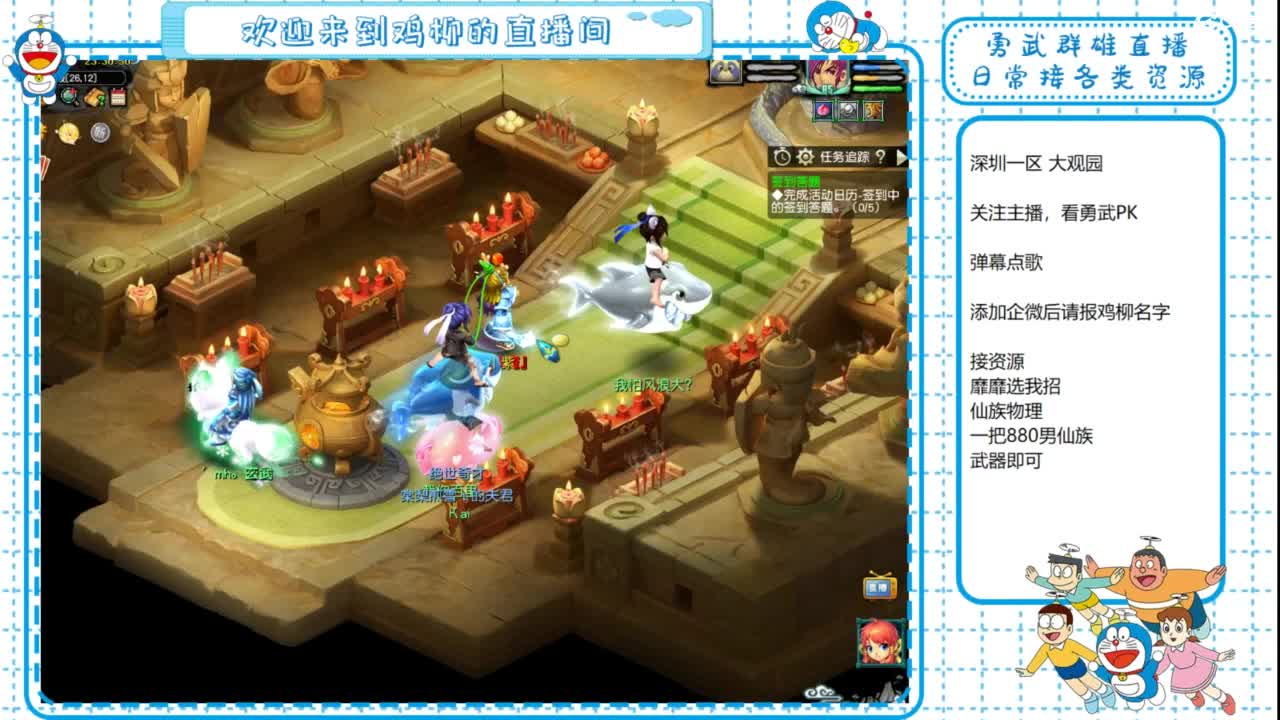Click the tiger summon icon in the quick bar
Viewport: 1280px width, 720px height.
(873, 110)
